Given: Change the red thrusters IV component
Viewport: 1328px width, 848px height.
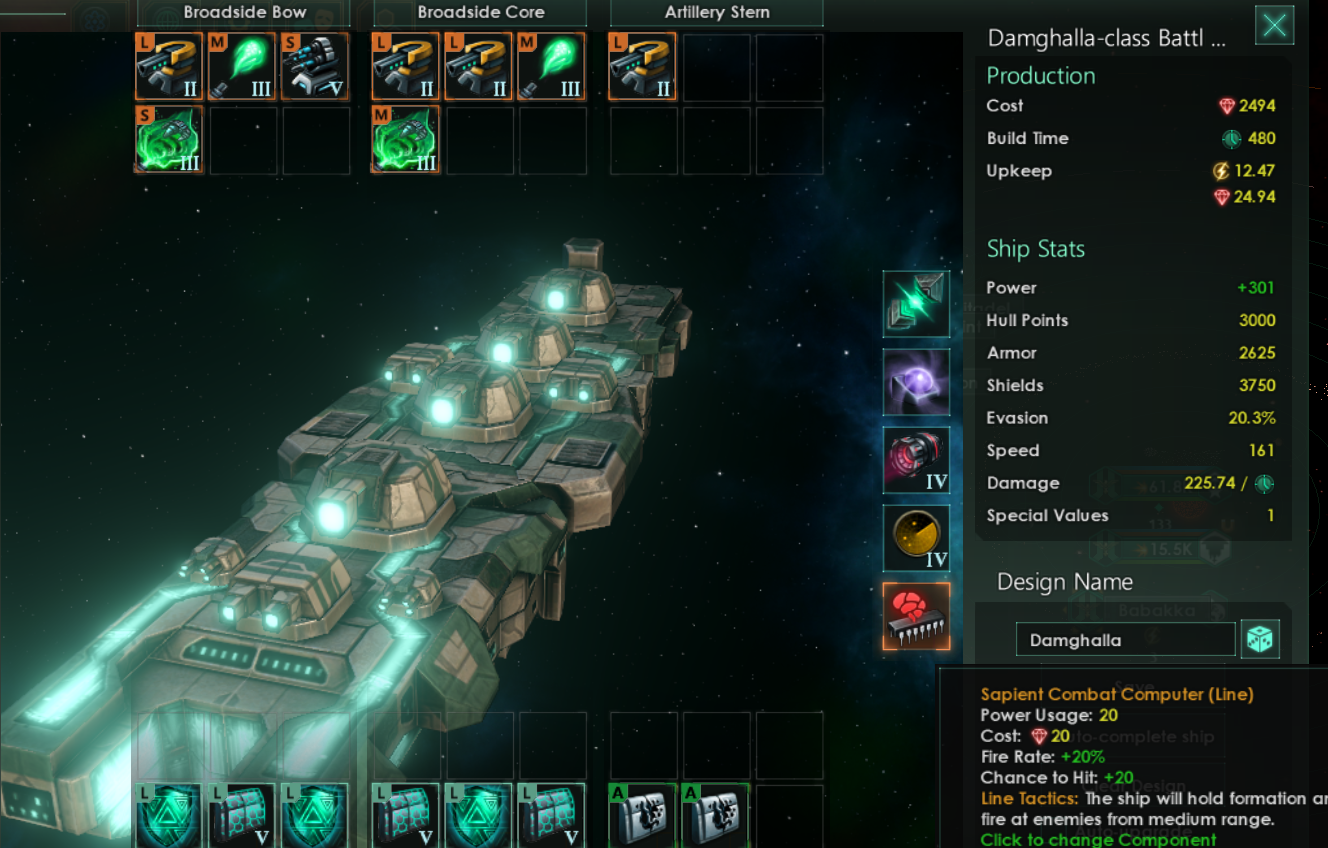Looking at the screenshot, I should 916,460.
